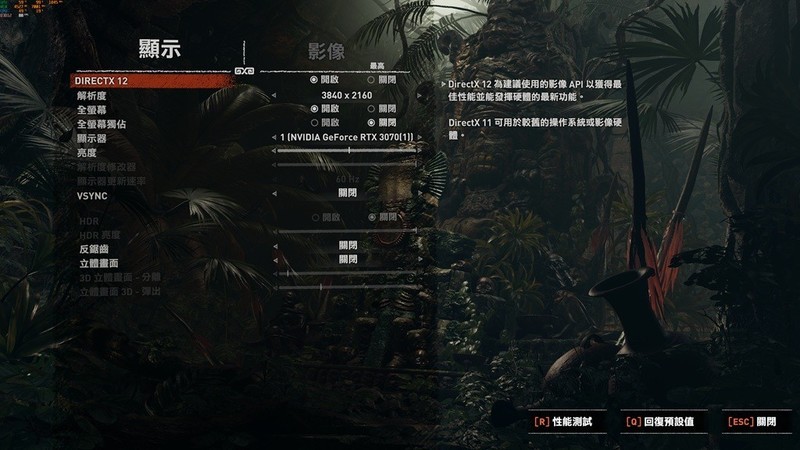Run the 性能測試 benchmark

(563, 423)
